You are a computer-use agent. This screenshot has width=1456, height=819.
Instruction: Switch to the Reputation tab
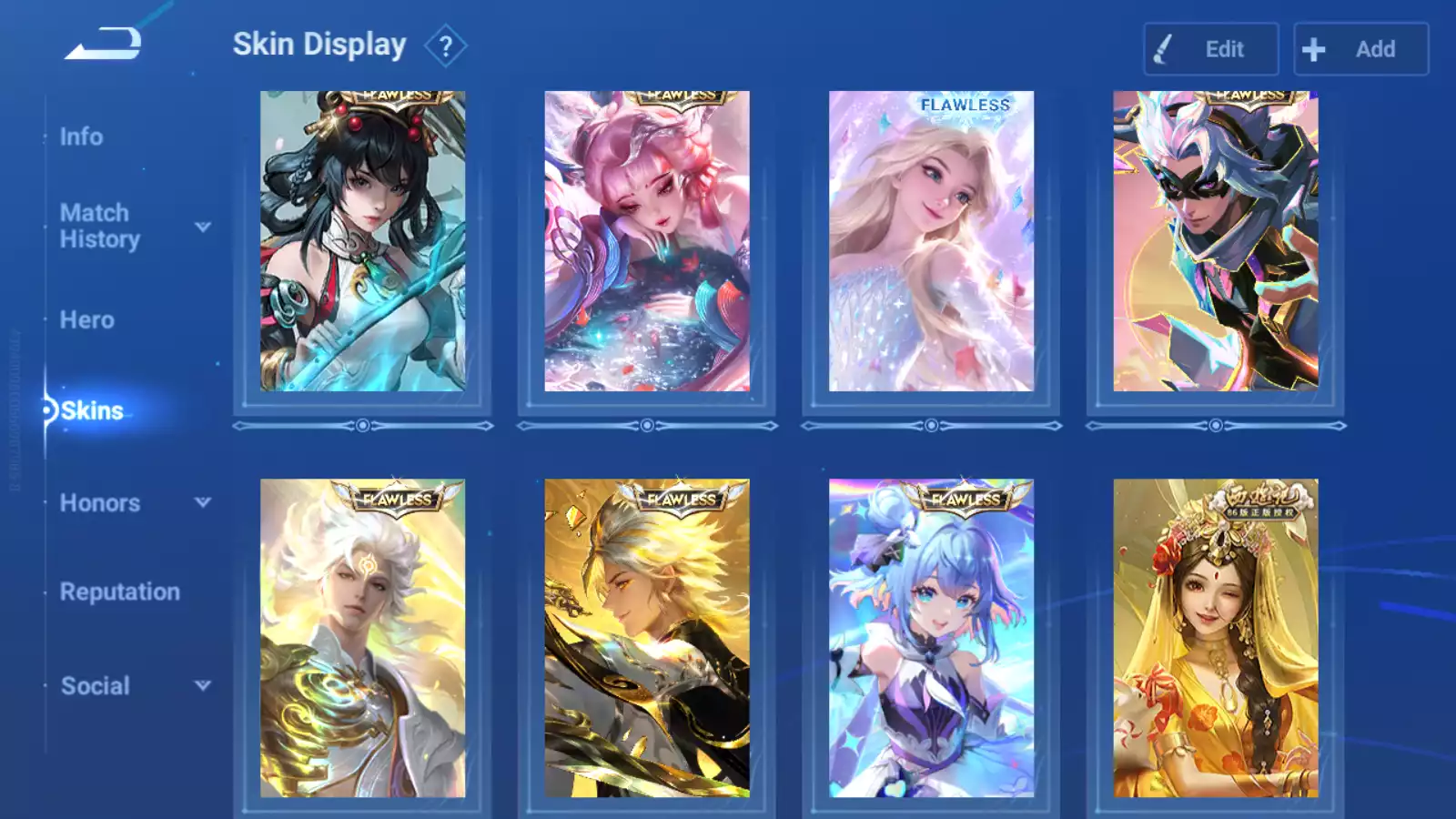point(119,591)
